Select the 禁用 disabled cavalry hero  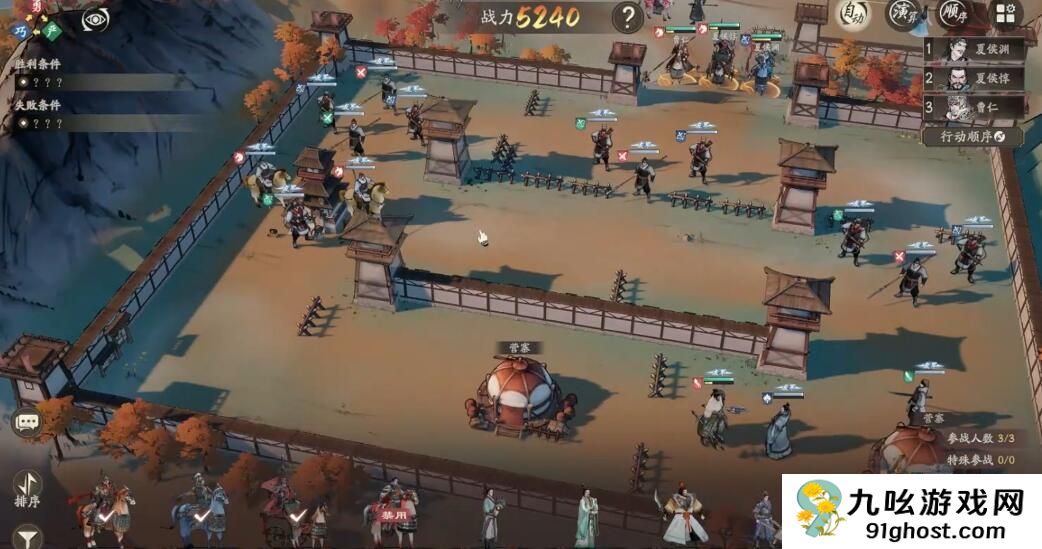pos(394,507)
